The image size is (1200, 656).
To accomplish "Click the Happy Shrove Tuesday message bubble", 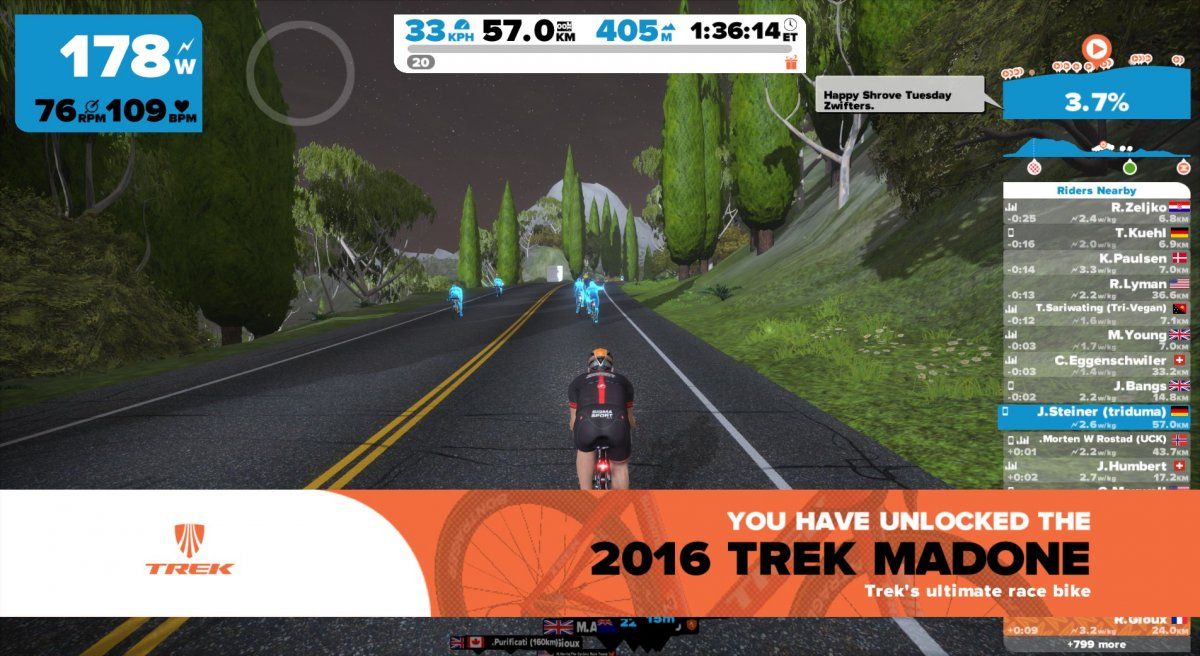I will [x=900, y=100].
